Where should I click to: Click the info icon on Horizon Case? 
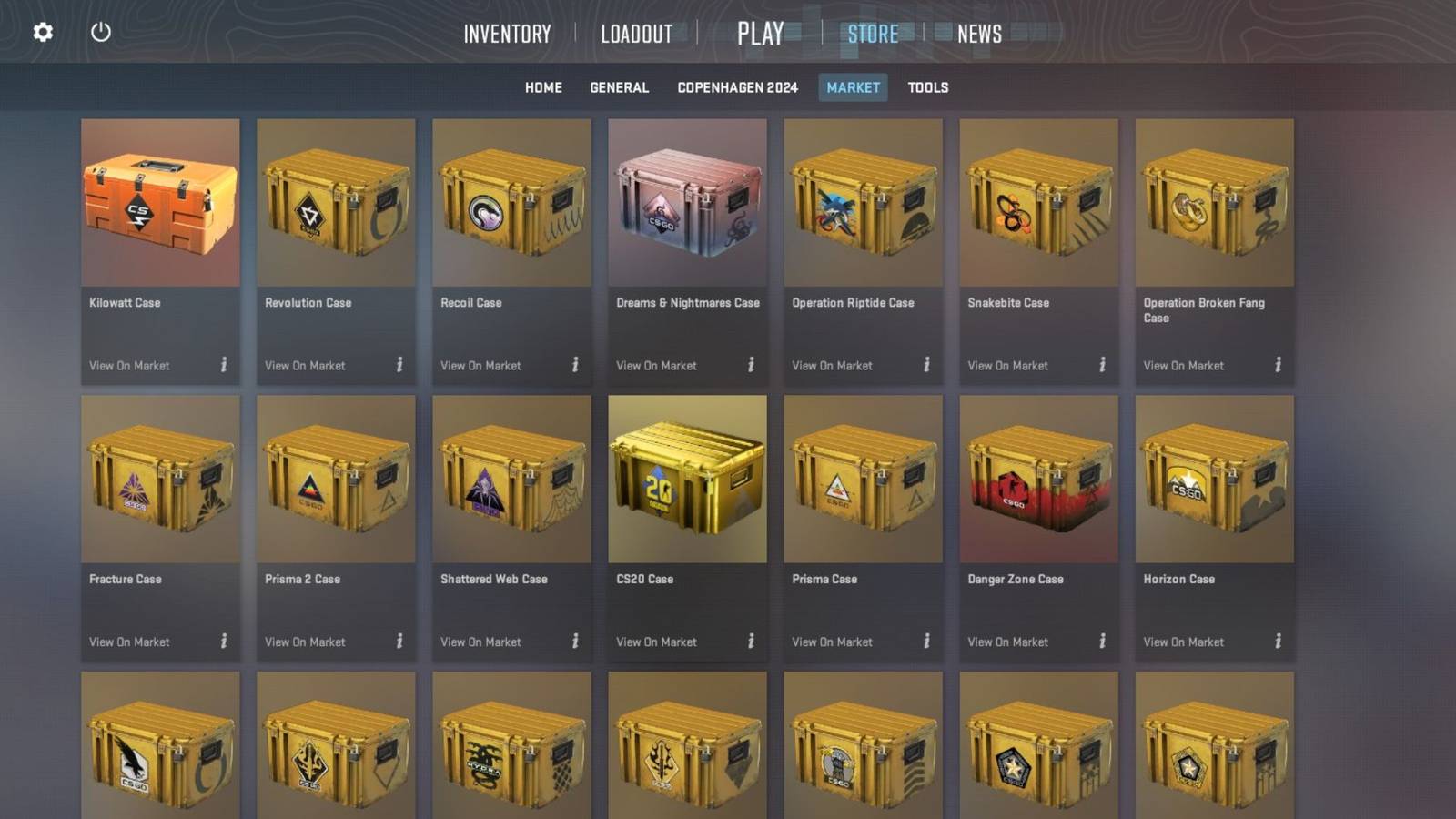(x=1278, y=642)
